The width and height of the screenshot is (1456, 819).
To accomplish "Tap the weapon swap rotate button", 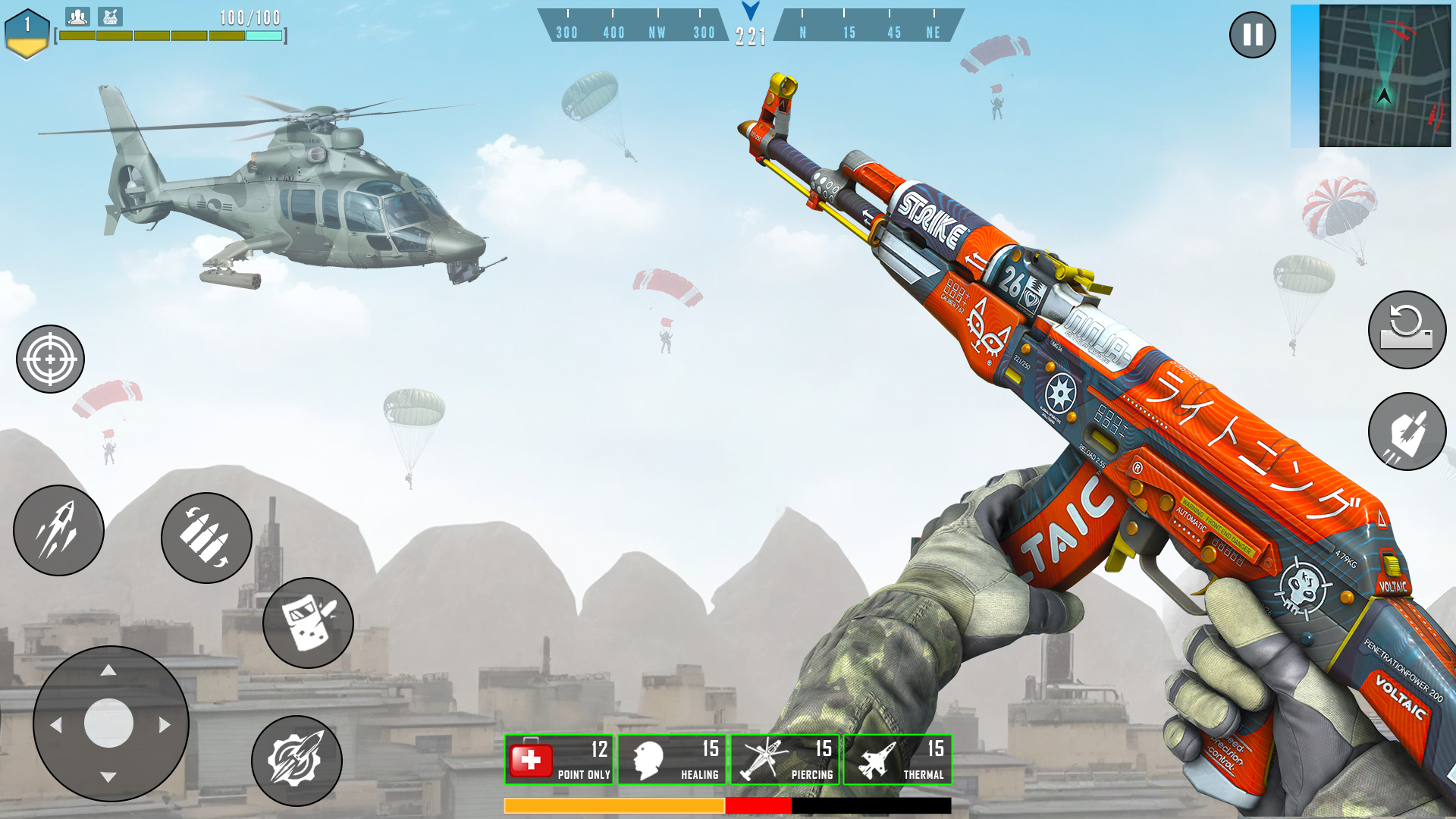I will point(1407,330).
